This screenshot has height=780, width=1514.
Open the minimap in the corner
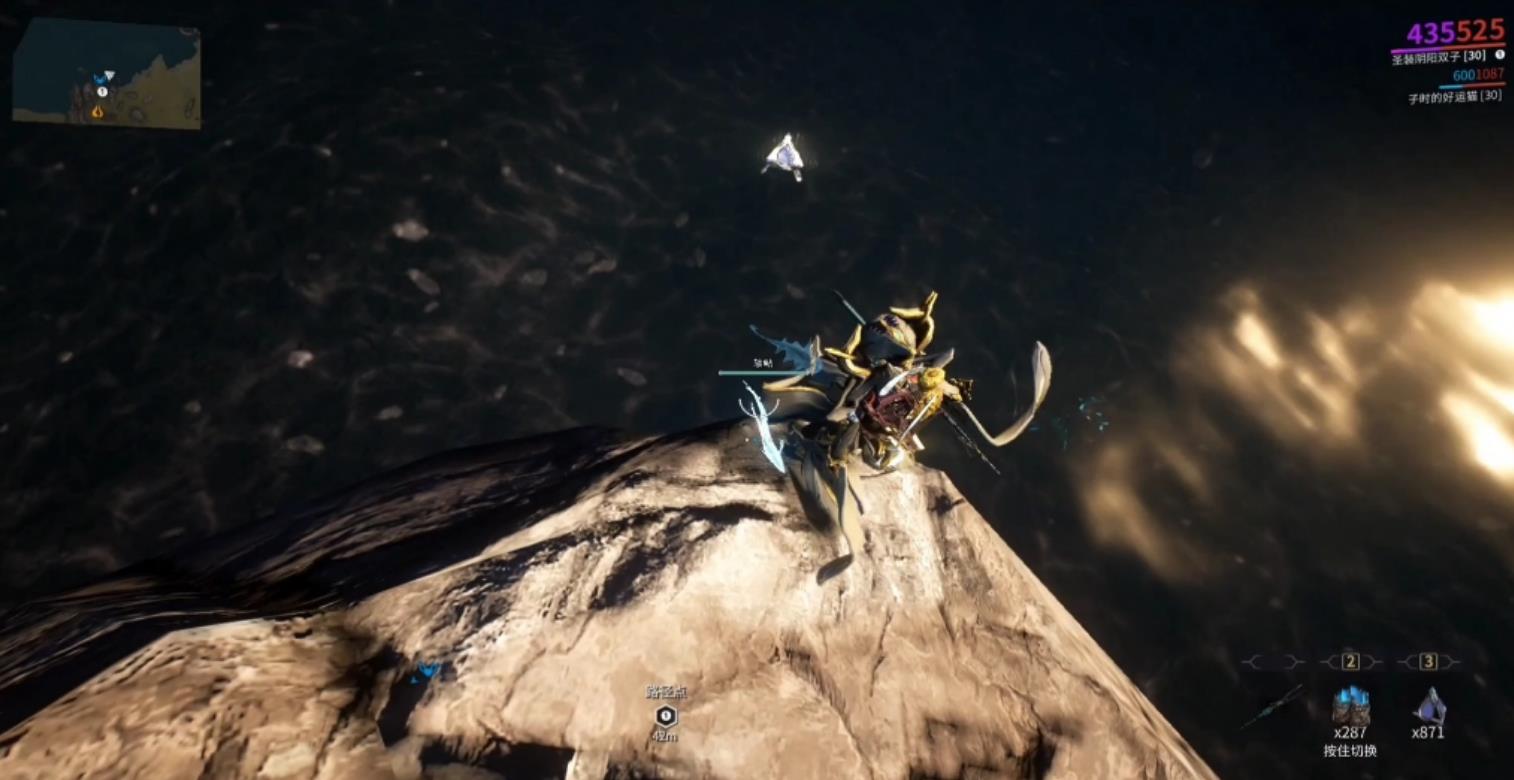pyautogui.click(x=107, y=73)
